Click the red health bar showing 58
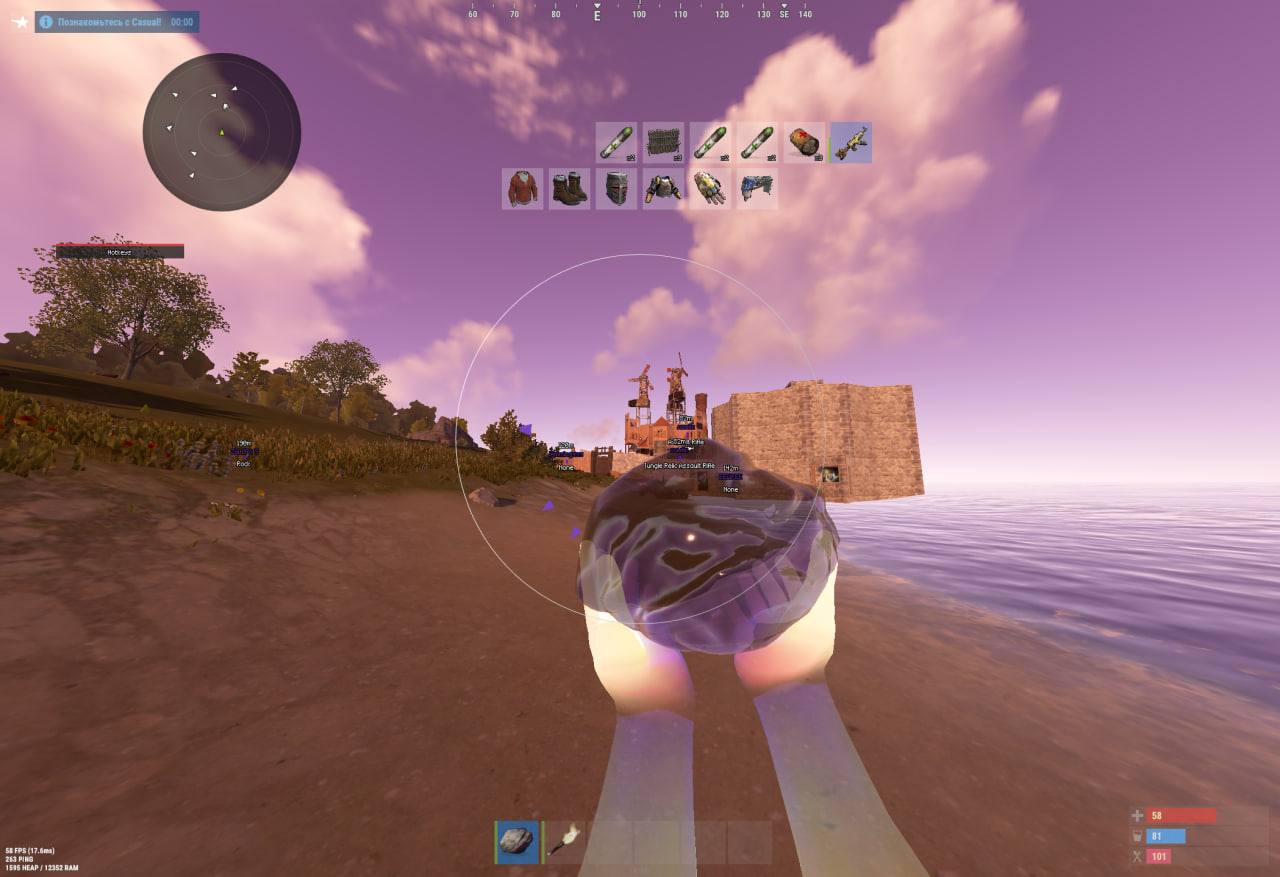The height and width of the screenshot is (877, 1280). [x=1180, y=816]
